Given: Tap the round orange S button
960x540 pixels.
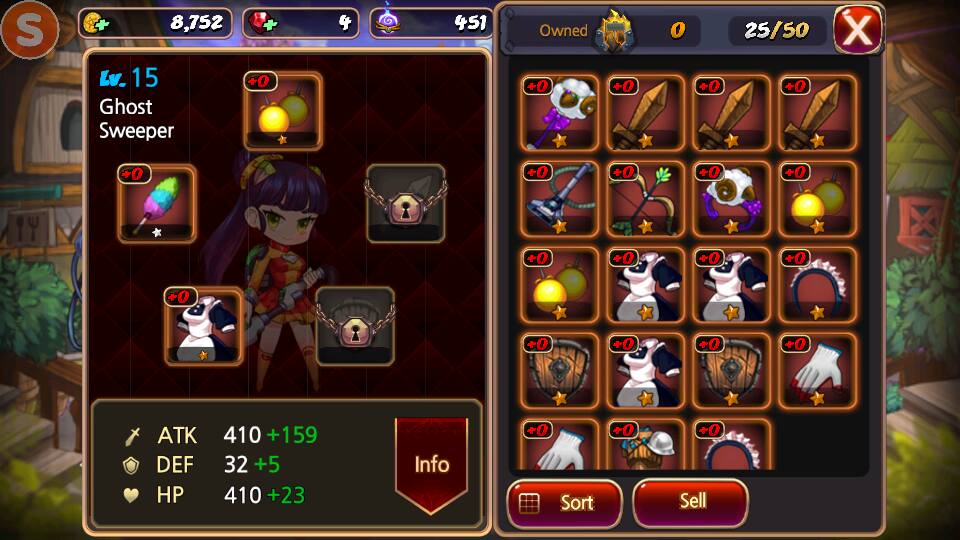Looking at the screenshot, I should point(29,30).
